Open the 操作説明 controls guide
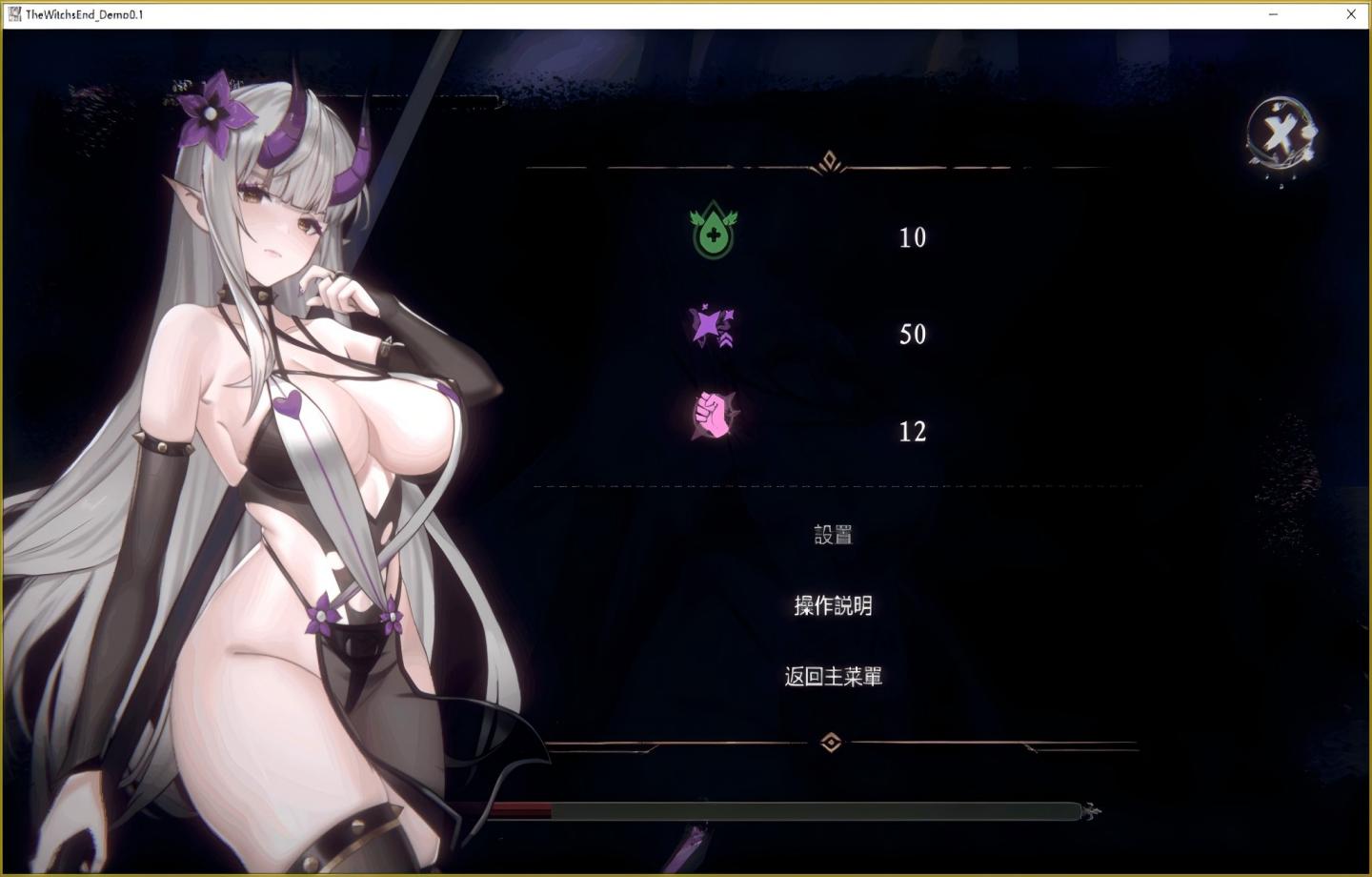The width and height of the screenshot is (1372, 877). pyautogui.click(x=833, y=606)
